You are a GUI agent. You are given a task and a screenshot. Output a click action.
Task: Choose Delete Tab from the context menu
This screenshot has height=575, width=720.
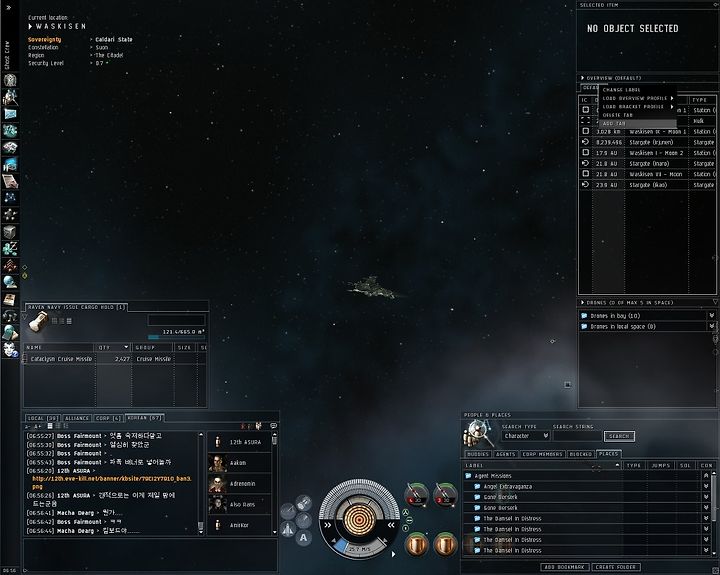pos(618,115)
